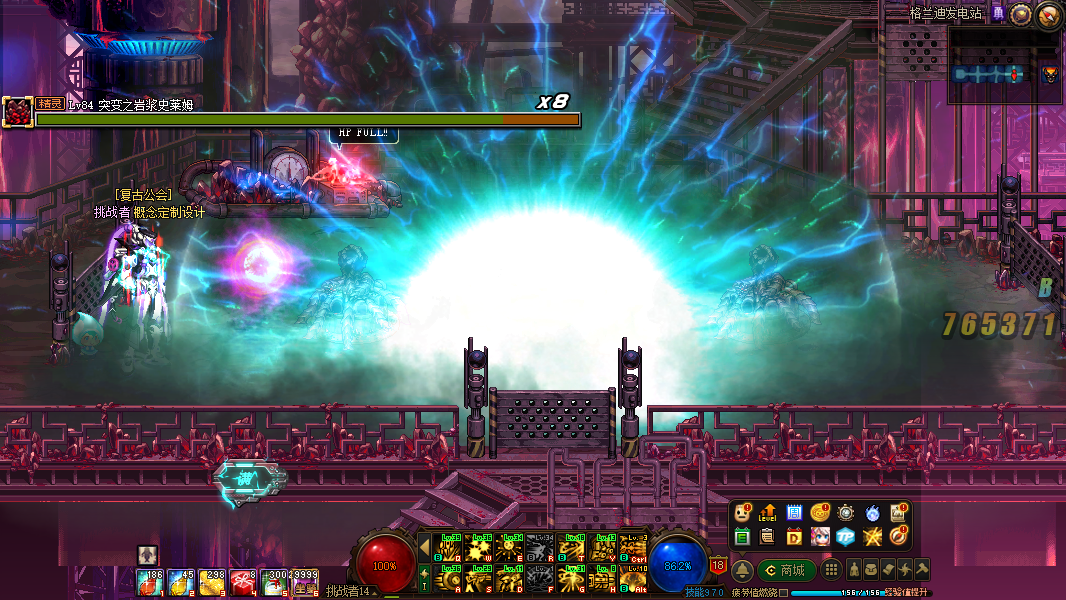1066x600 pixels.
Task: Open the 商城 shop button
Action: (787, 570)
